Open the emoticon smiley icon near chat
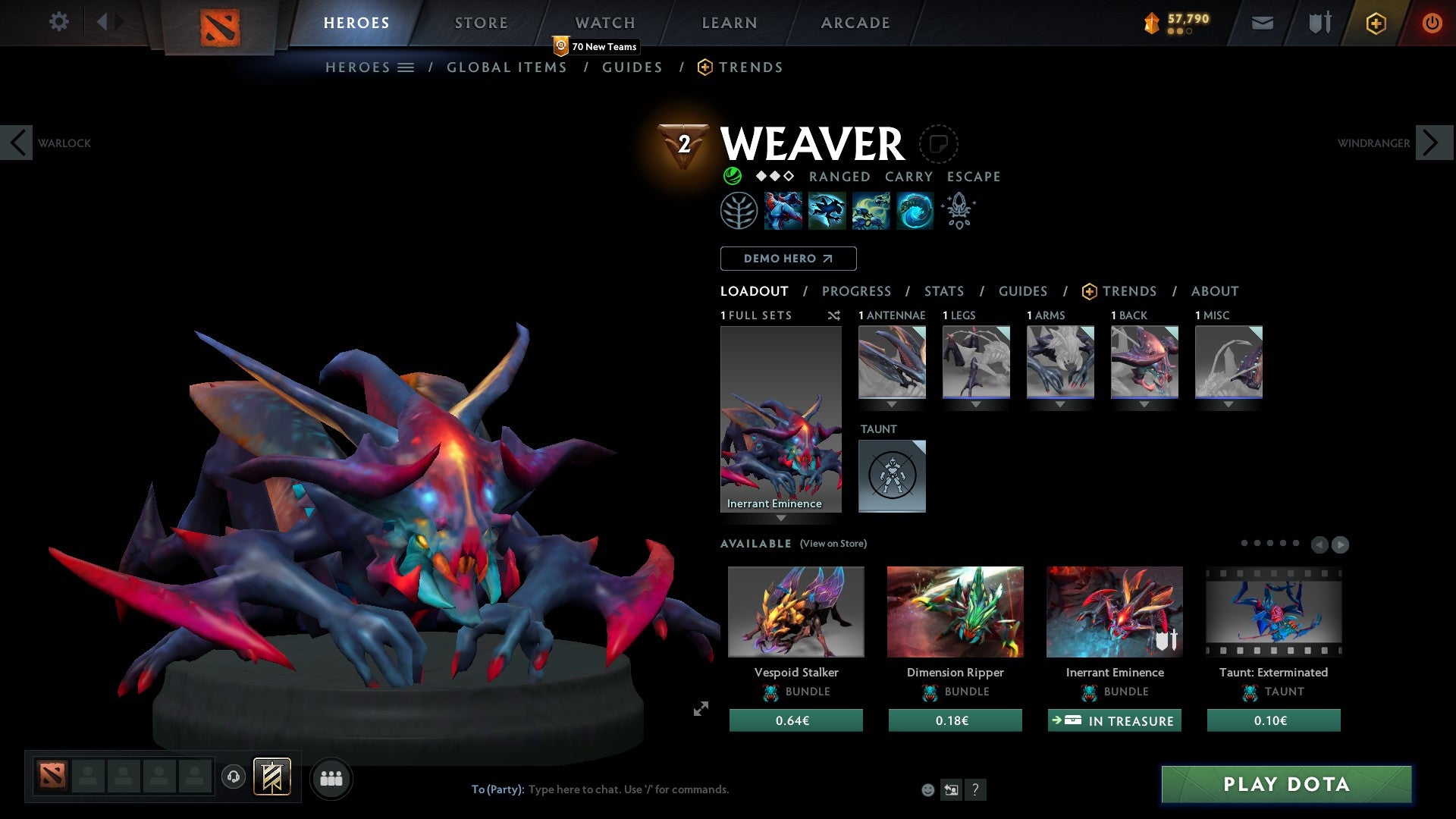The height and width of the screenshot is (819, 1456). coord(927,789)
